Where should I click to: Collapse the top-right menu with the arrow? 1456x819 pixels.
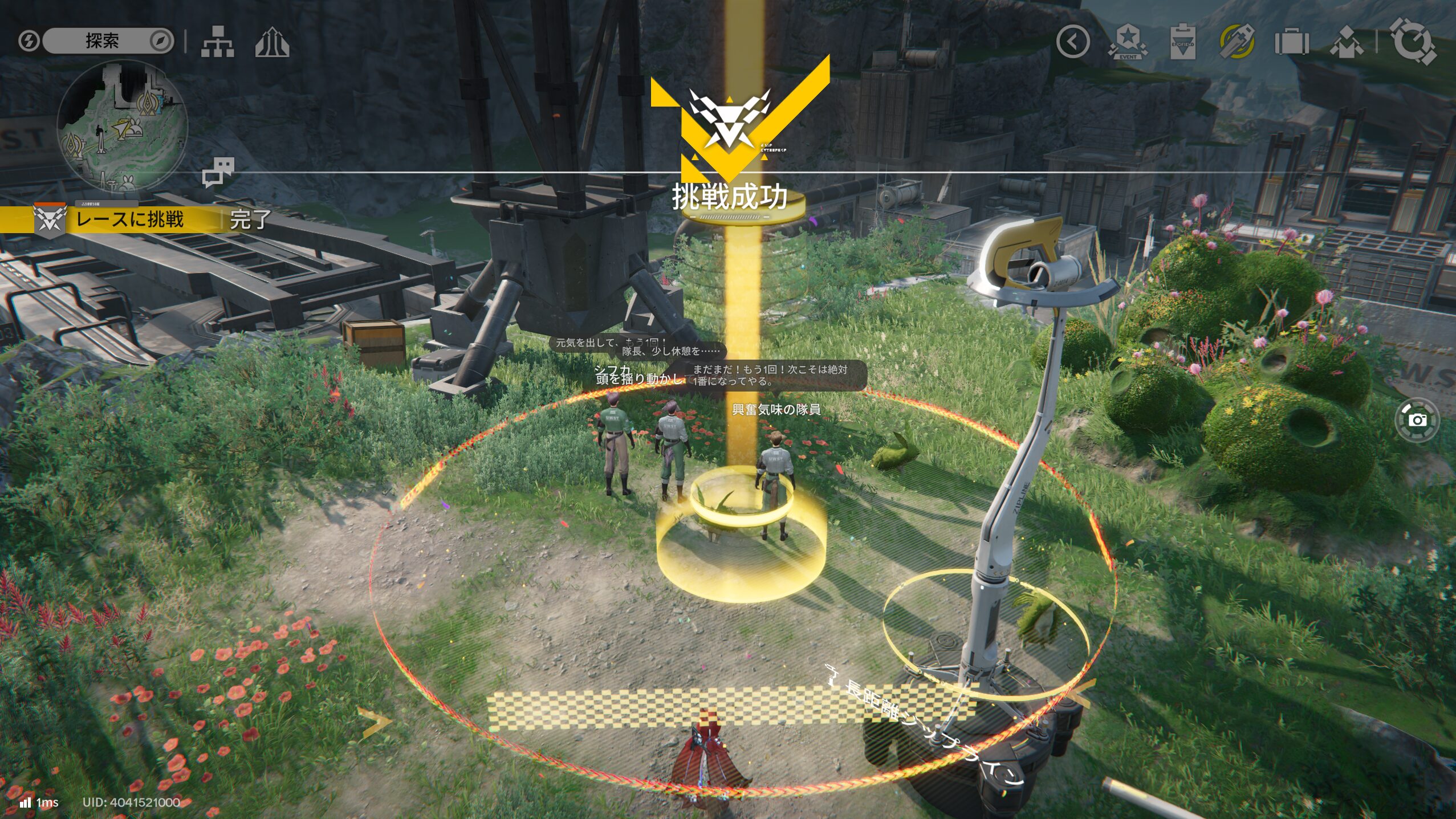(x=1072, y=41)
